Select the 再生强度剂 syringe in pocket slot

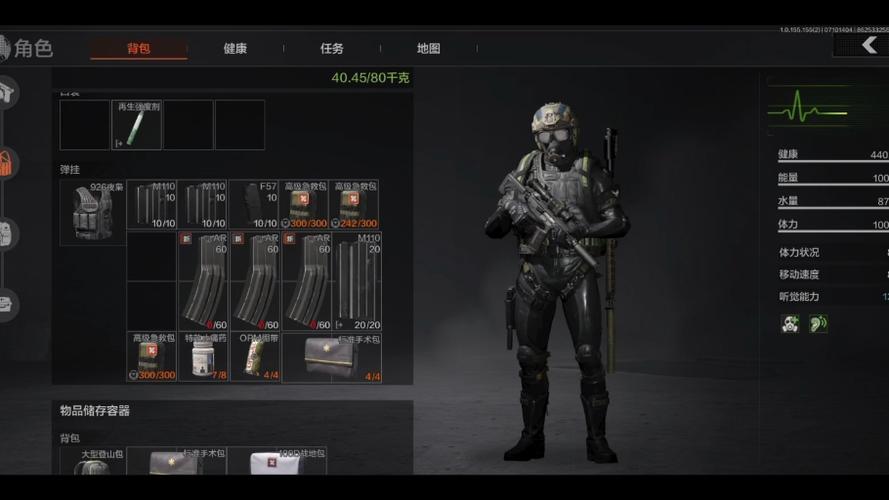point(136,125)
